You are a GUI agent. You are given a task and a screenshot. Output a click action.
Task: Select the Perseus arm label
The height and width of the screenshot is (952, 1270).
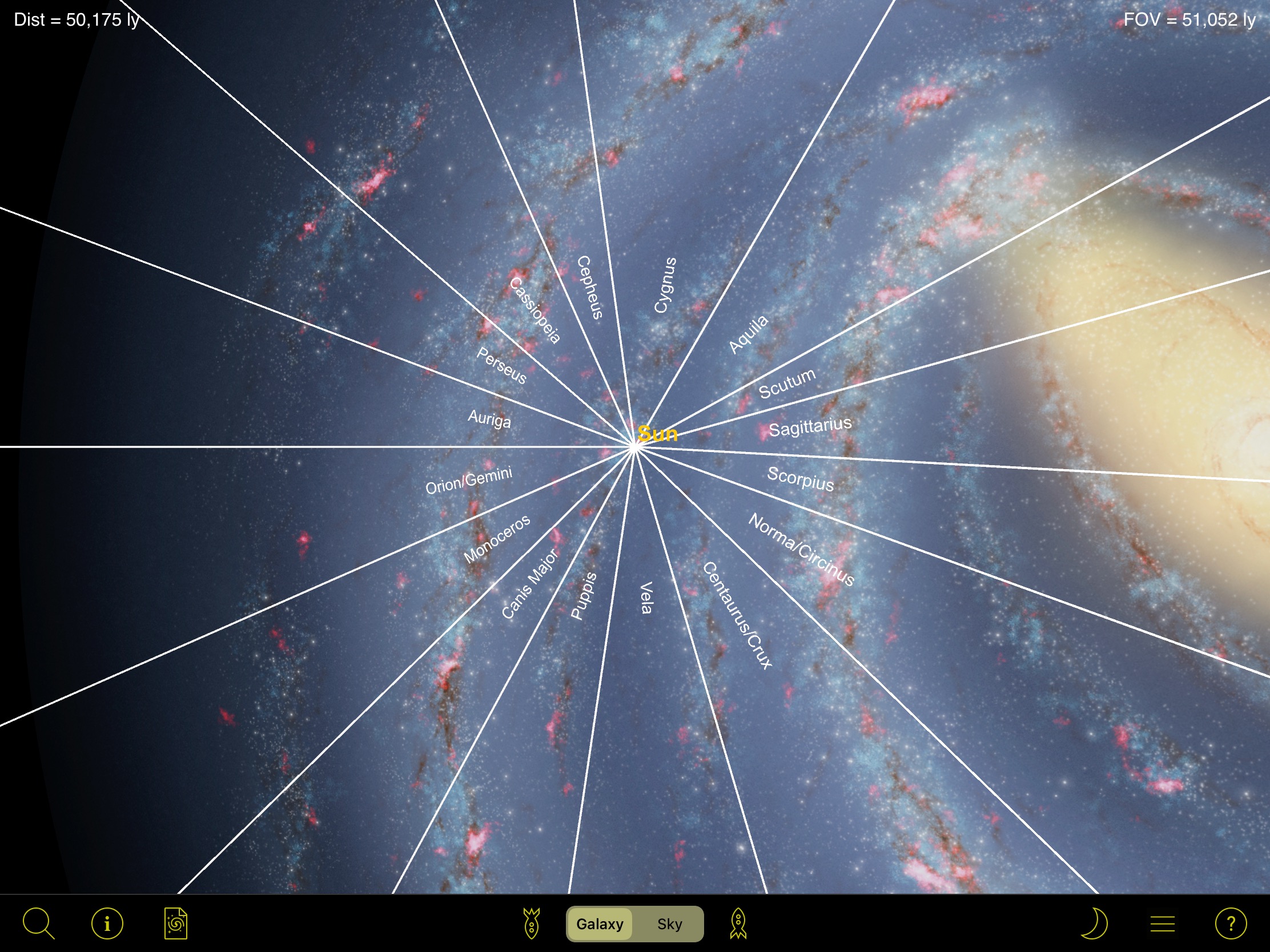click(501, 365)
